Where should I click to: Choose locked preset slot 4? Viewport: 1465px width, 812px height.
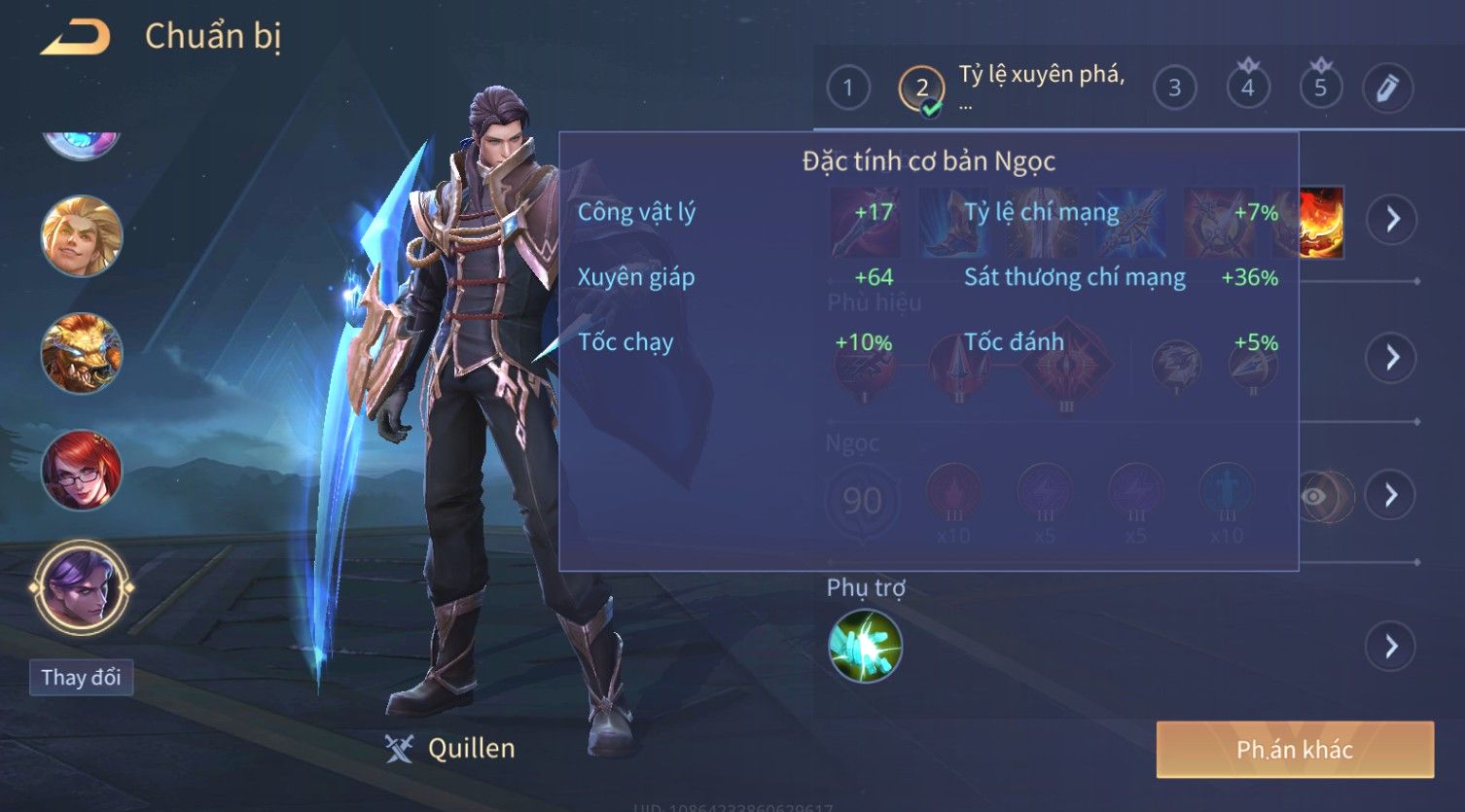1247,88
